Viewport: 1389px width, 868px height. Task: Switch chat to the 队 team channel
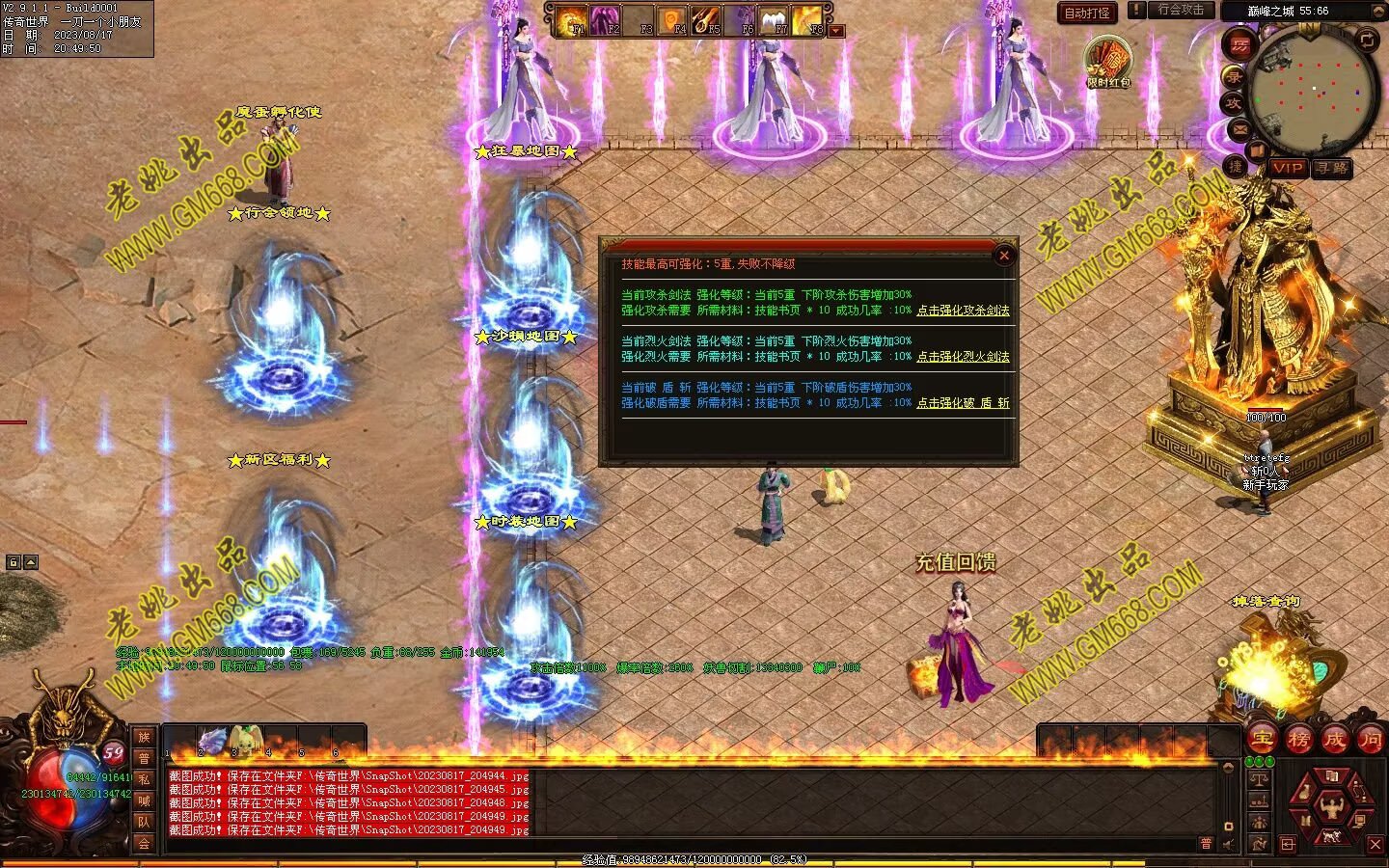coord(144,822)
